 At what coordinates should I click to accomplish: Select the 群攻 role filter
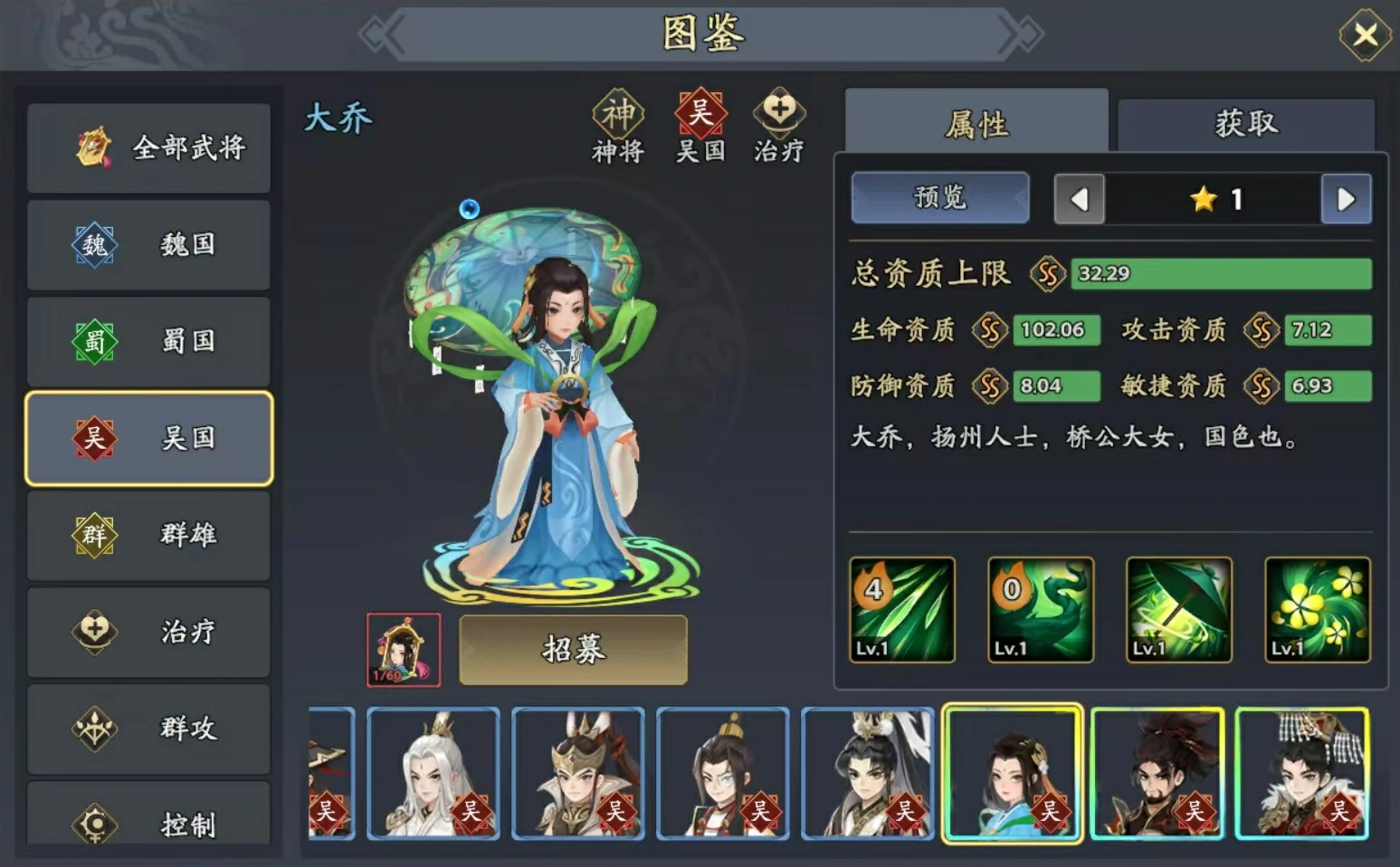coord(149,728)
